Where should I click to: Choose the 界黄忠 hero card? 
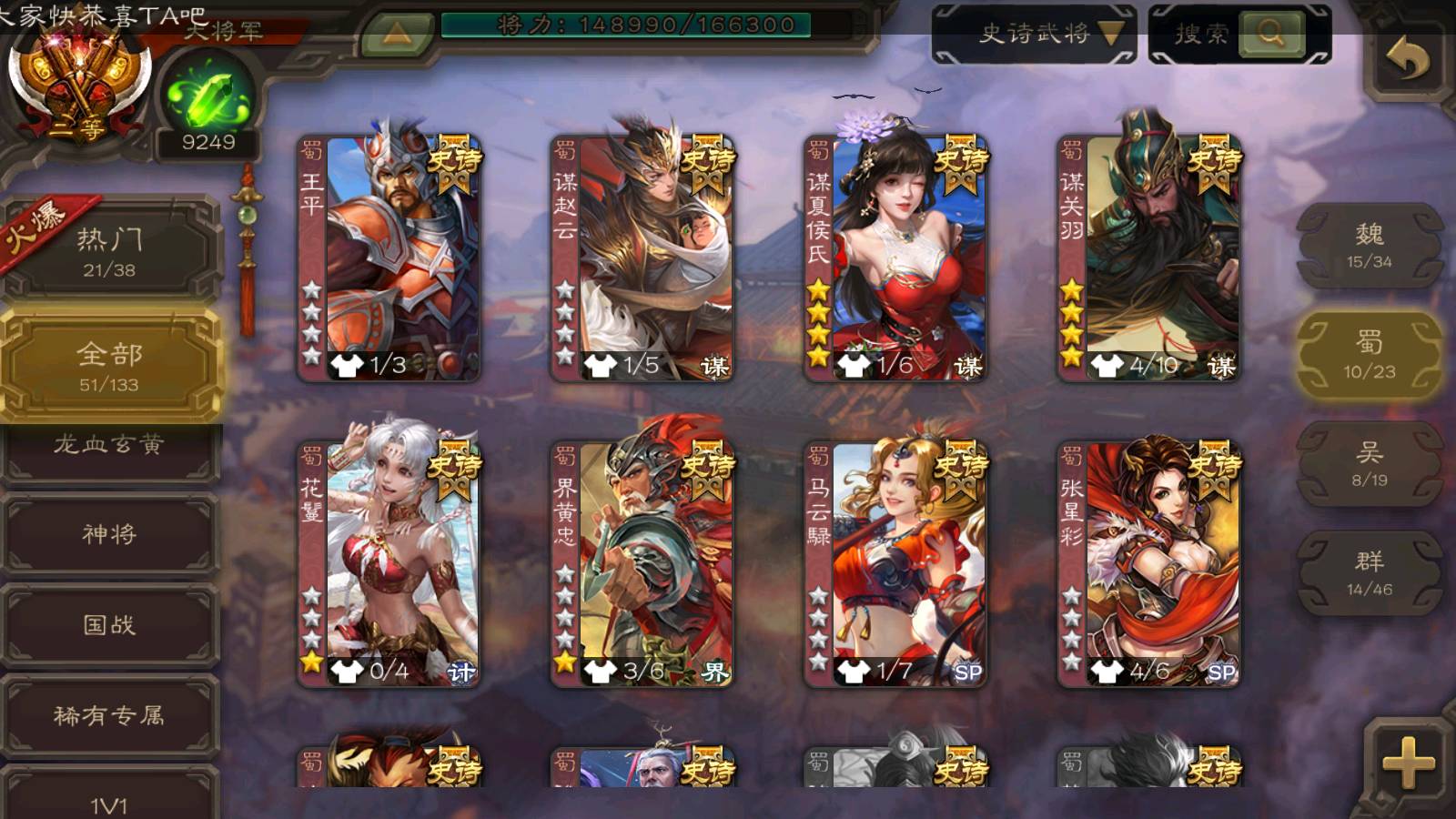(642, 563)
